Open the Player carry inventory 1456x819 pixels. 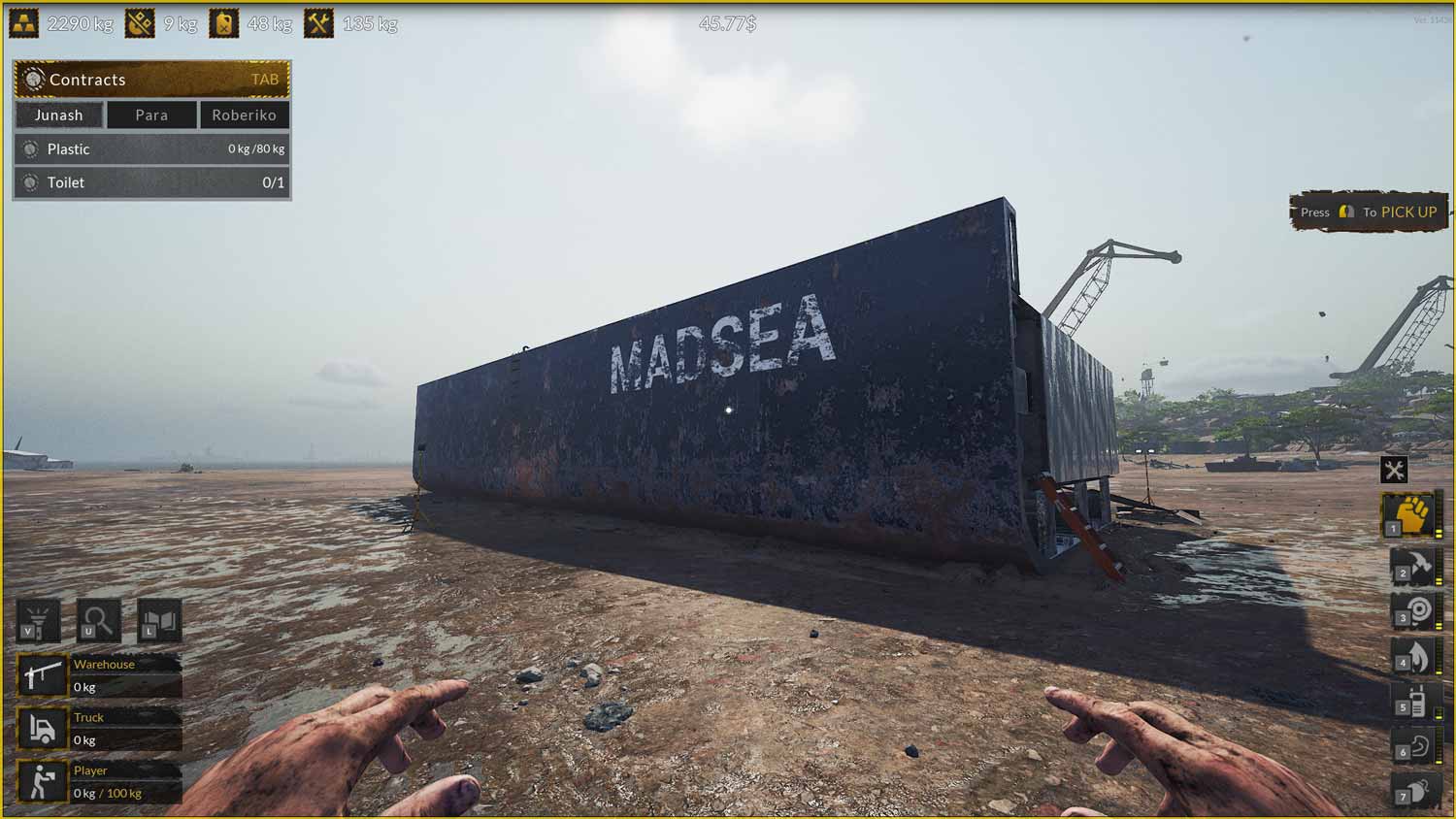pos(97,780)
